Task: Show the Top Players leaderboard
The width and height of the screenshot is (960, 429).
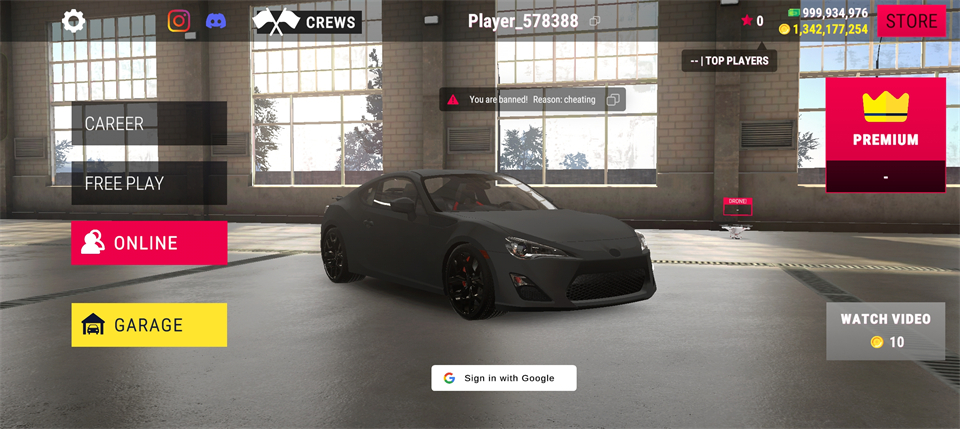Action: point(729,61)
